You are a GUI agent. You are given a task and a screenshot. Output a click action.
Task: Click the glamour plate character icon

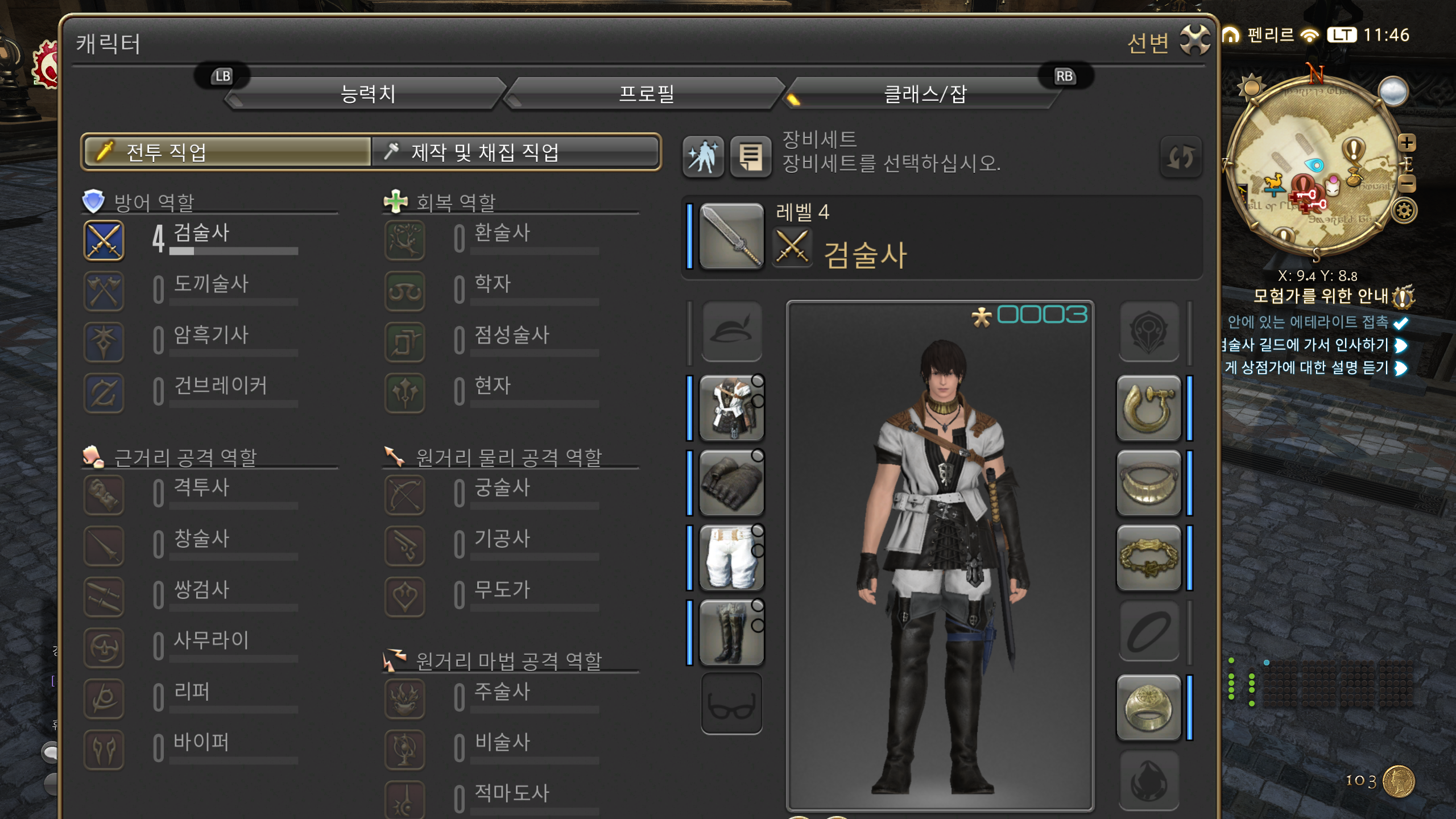tap(703, 156)
